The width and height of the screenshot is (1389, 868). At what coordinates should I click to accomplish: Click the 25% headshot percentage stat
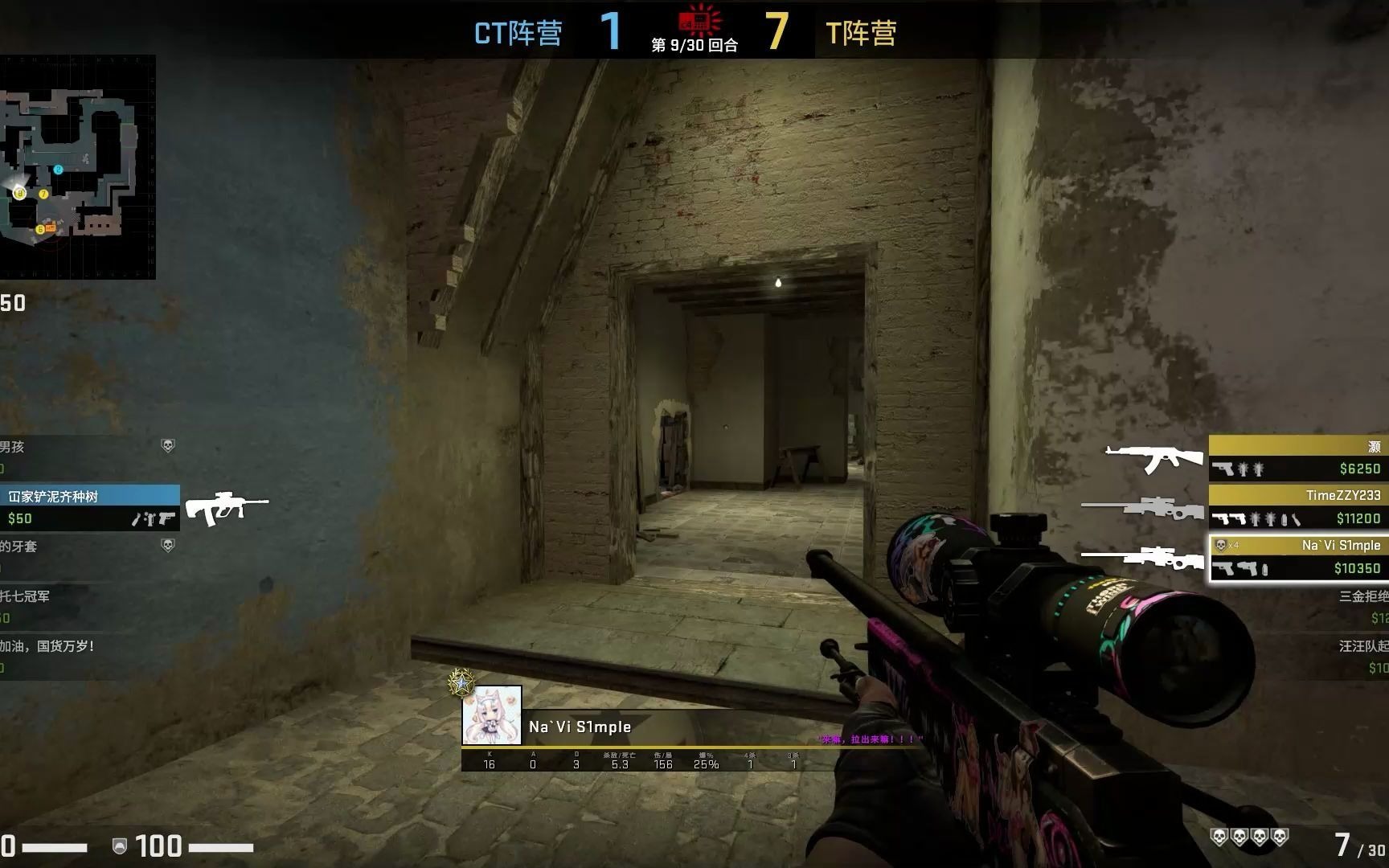point(705,766)
